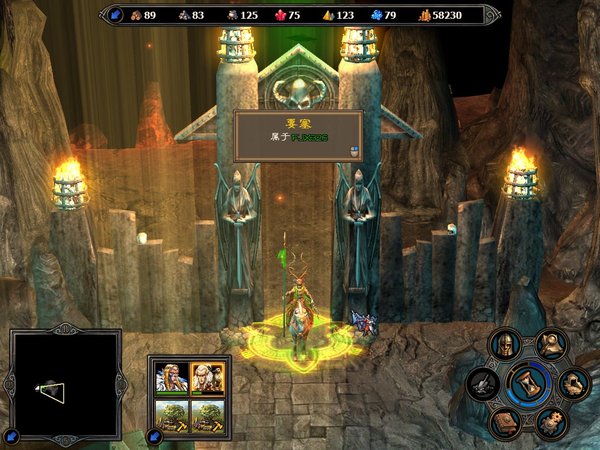Screen dimensions: 600x450
Task: Collapse the resource bar with blue arrow
Action: coord(115,15)
